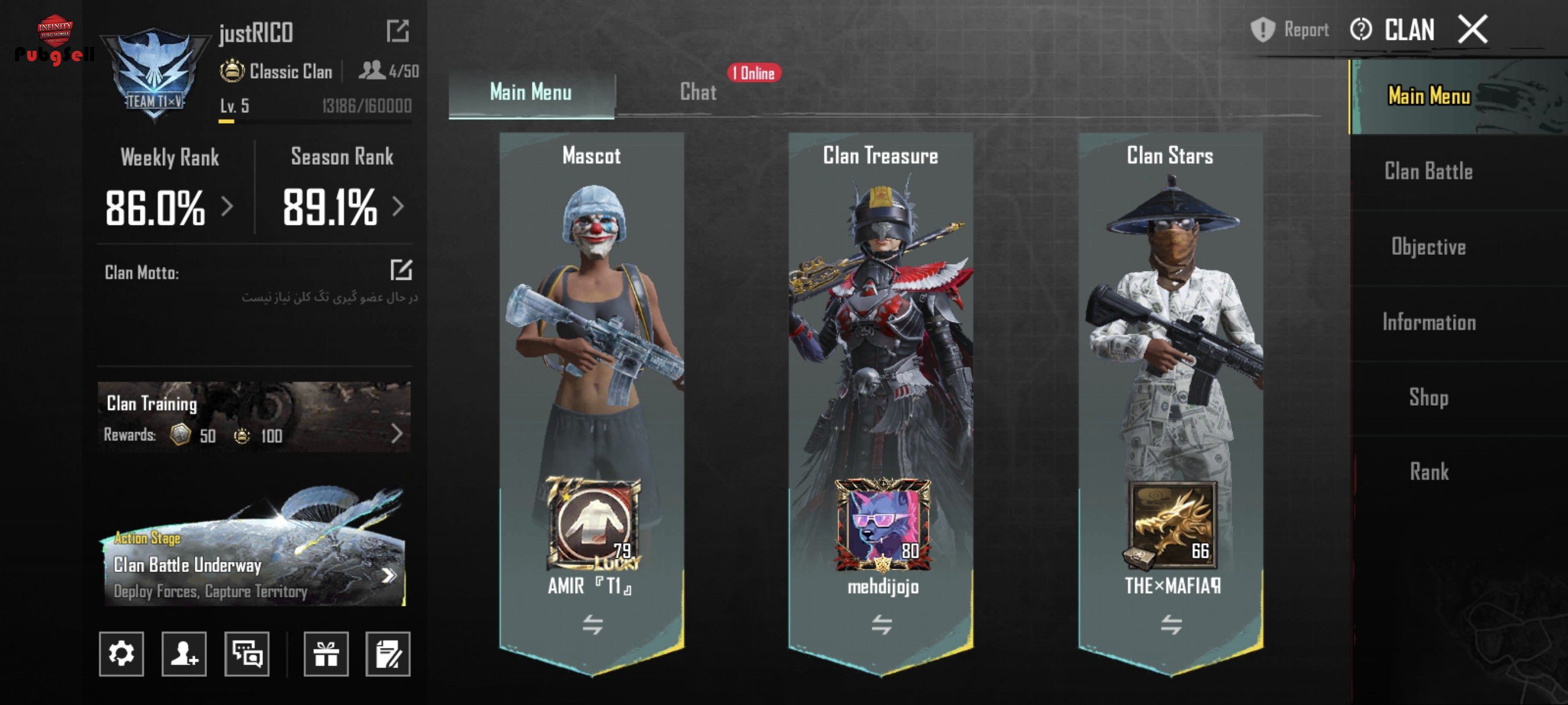
Task: Show the clan Information page
Action: 1428,322
